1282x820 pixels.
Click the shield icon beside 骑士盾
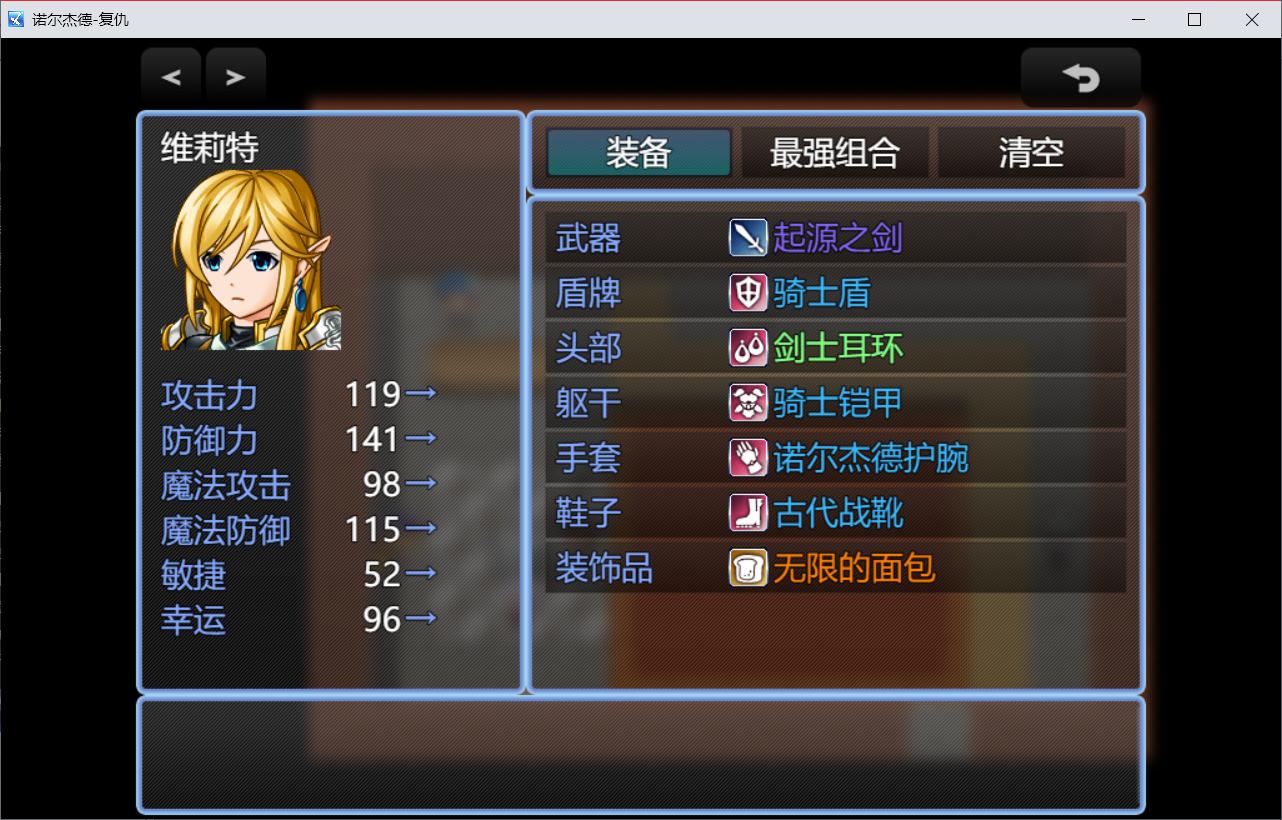748,293
